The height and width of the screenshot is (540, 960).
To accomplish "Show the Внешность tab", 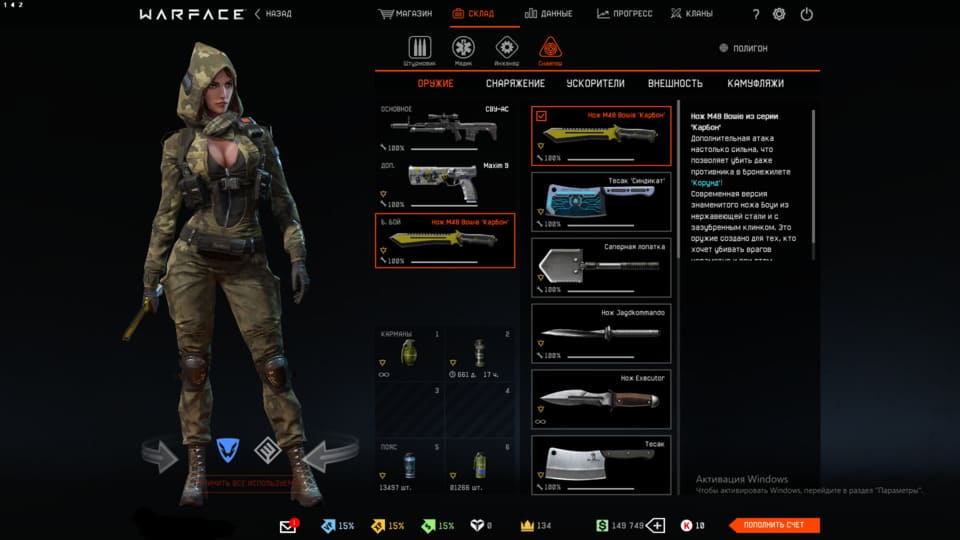I will click(x=675, y=84).
